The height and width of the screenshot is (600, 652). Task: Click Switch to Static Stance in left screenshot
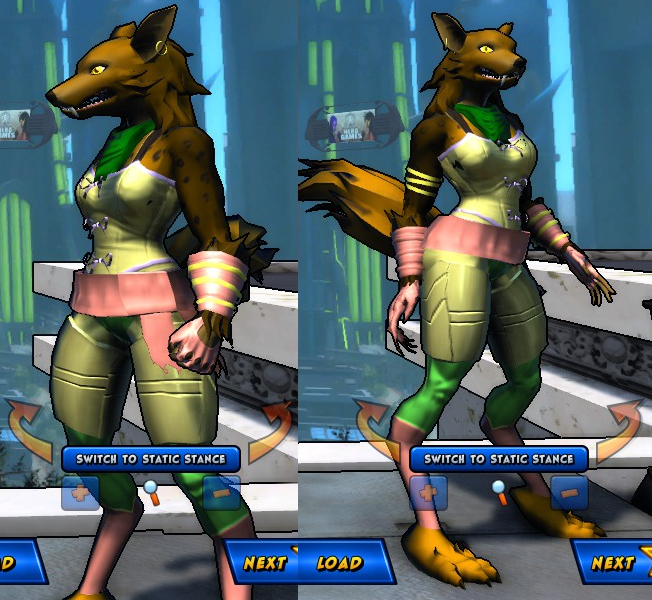[150, 459]
